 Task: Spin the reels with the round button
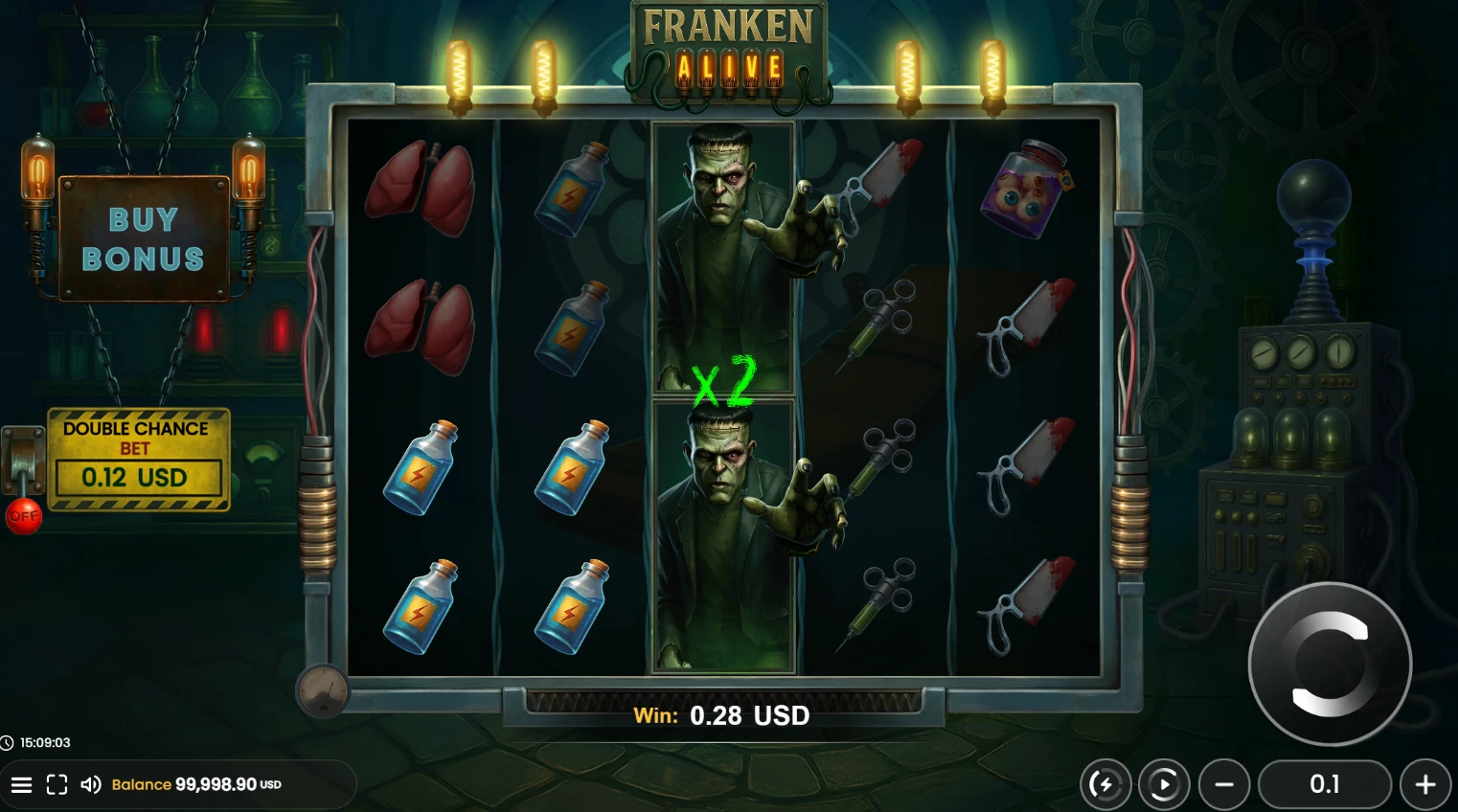1330,664
